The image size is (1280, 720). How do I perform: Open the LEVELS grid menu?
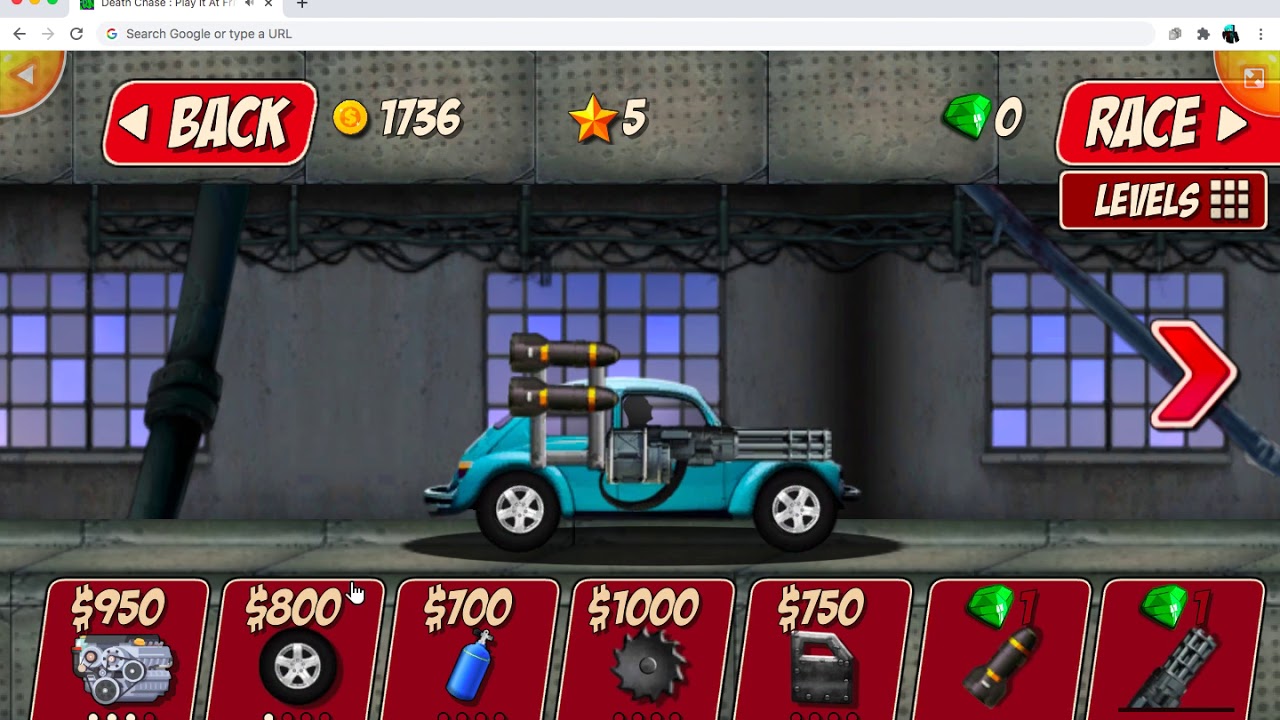coord(1163,201)
